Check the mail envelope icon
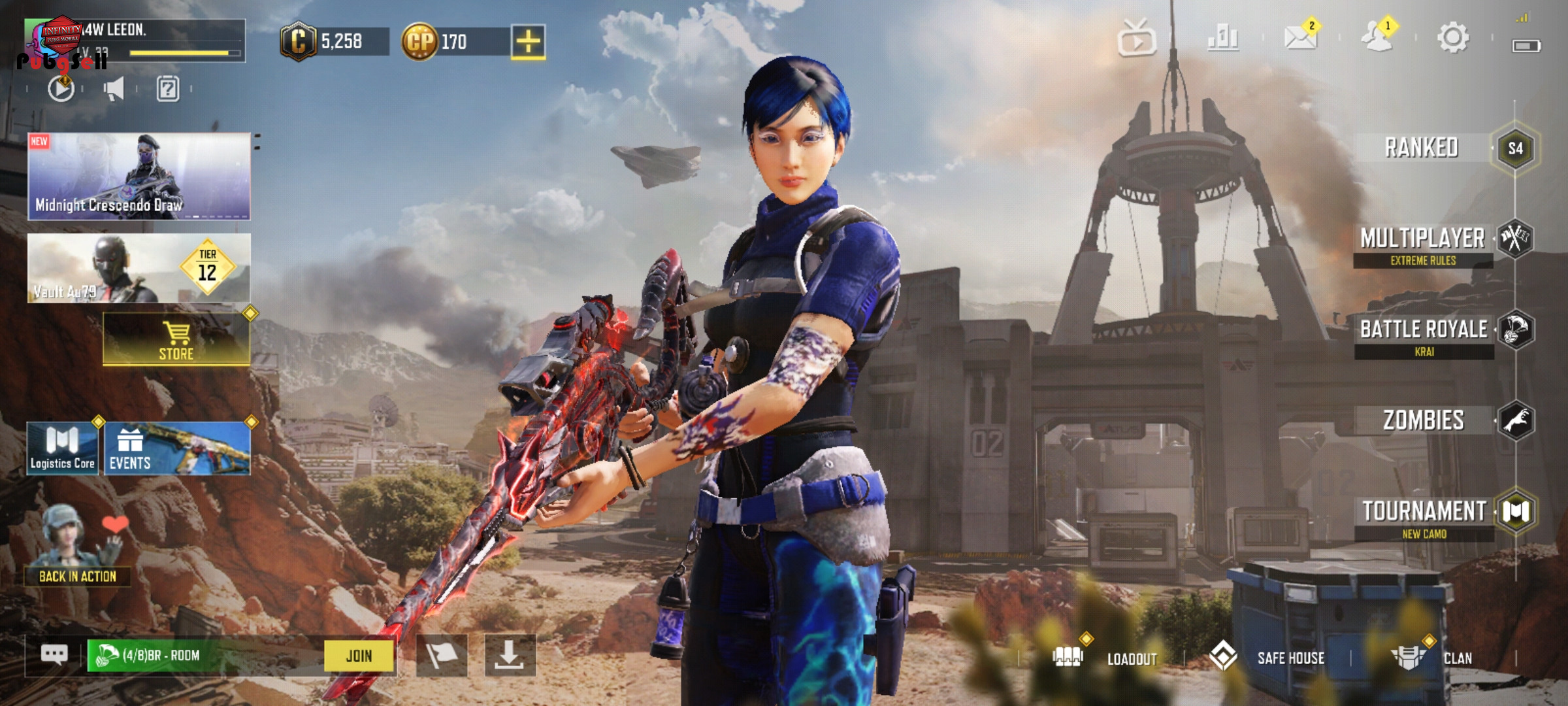 coord(1300,38)
